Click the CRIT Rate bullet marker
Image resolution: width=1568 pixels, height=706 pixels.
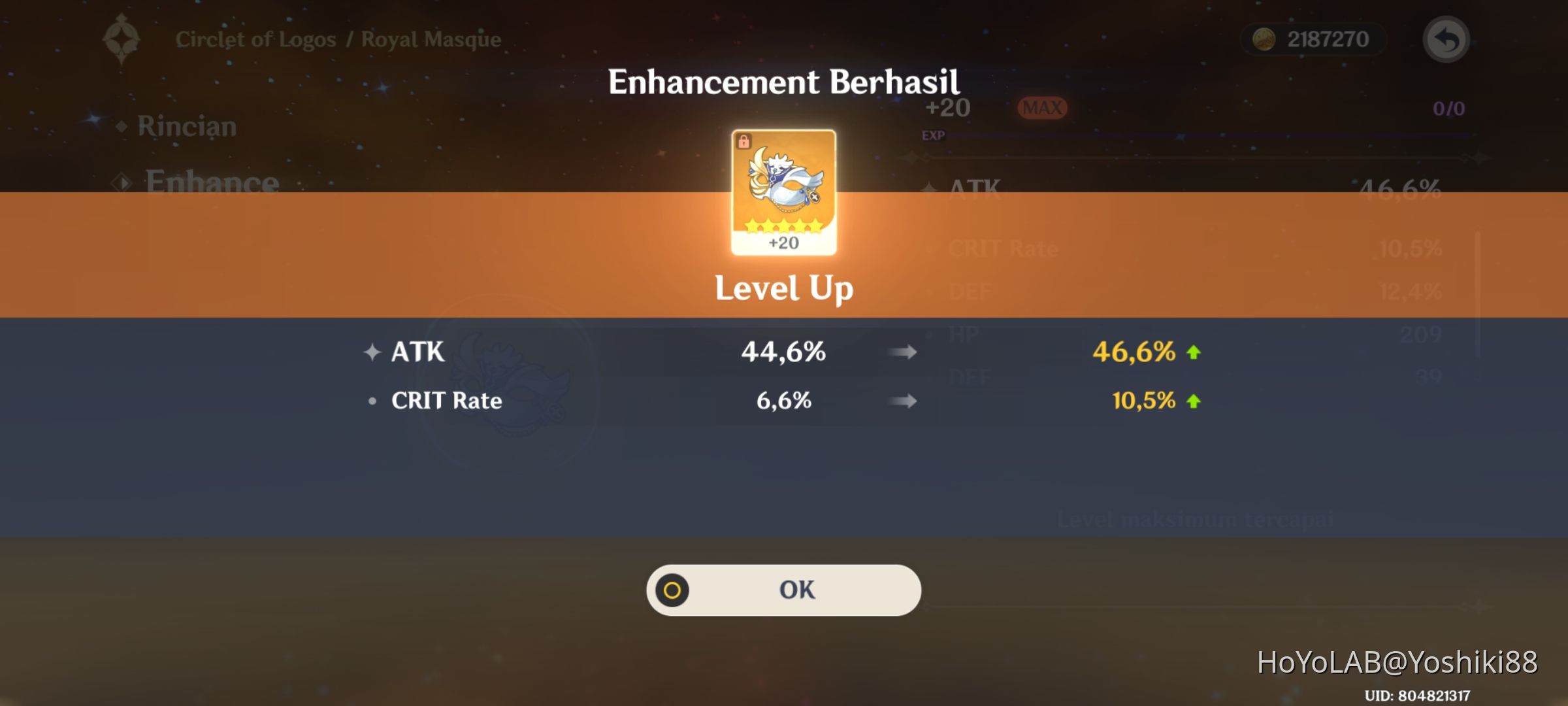coord(373,401)
